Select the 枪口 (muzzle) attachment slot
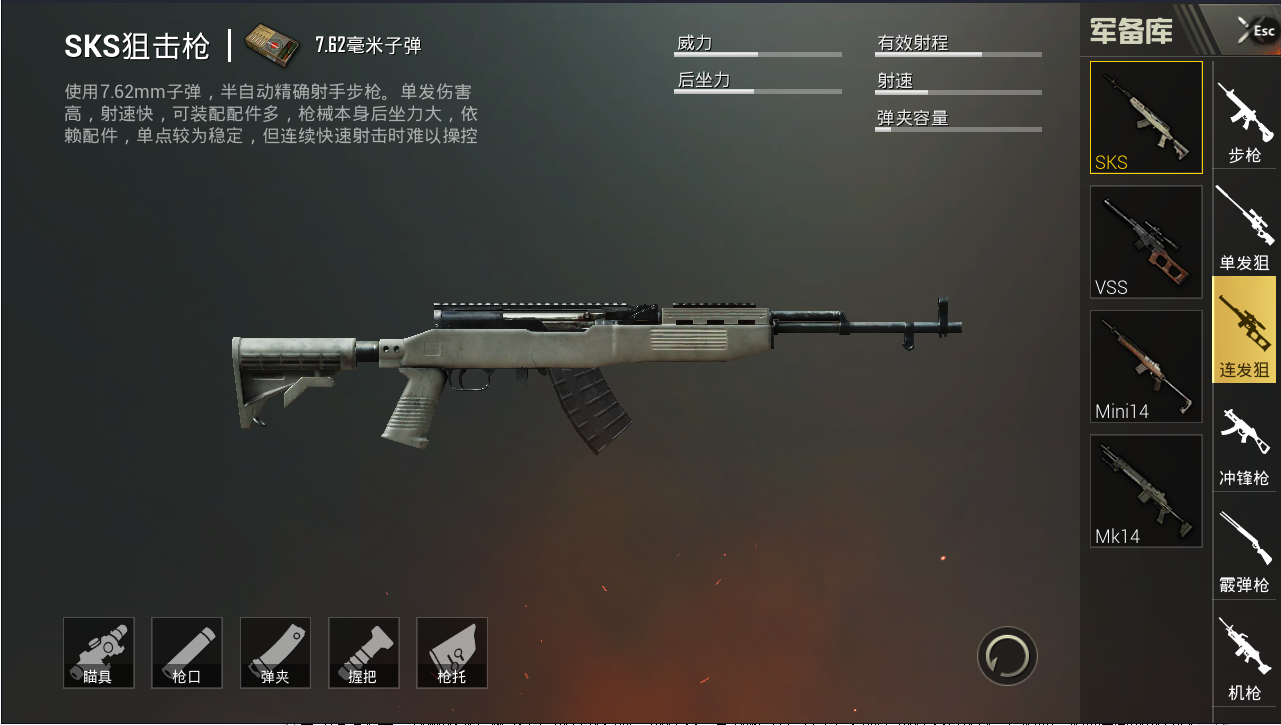Image resolution: width=1281 pixels, height=725 pixels. [186, 652]
